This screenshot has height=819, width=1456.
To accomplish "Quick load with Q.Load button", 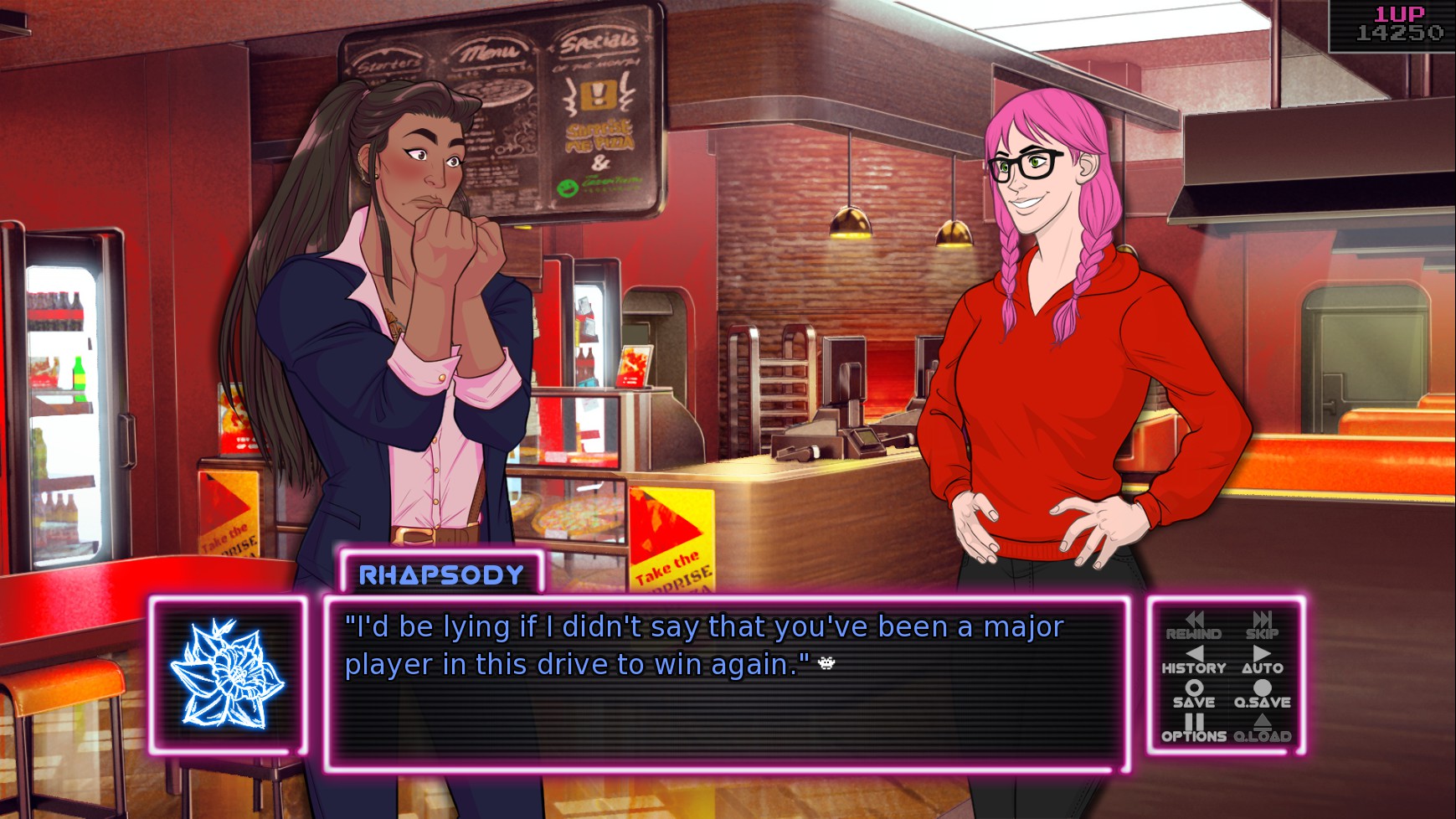I will 1262,729.
